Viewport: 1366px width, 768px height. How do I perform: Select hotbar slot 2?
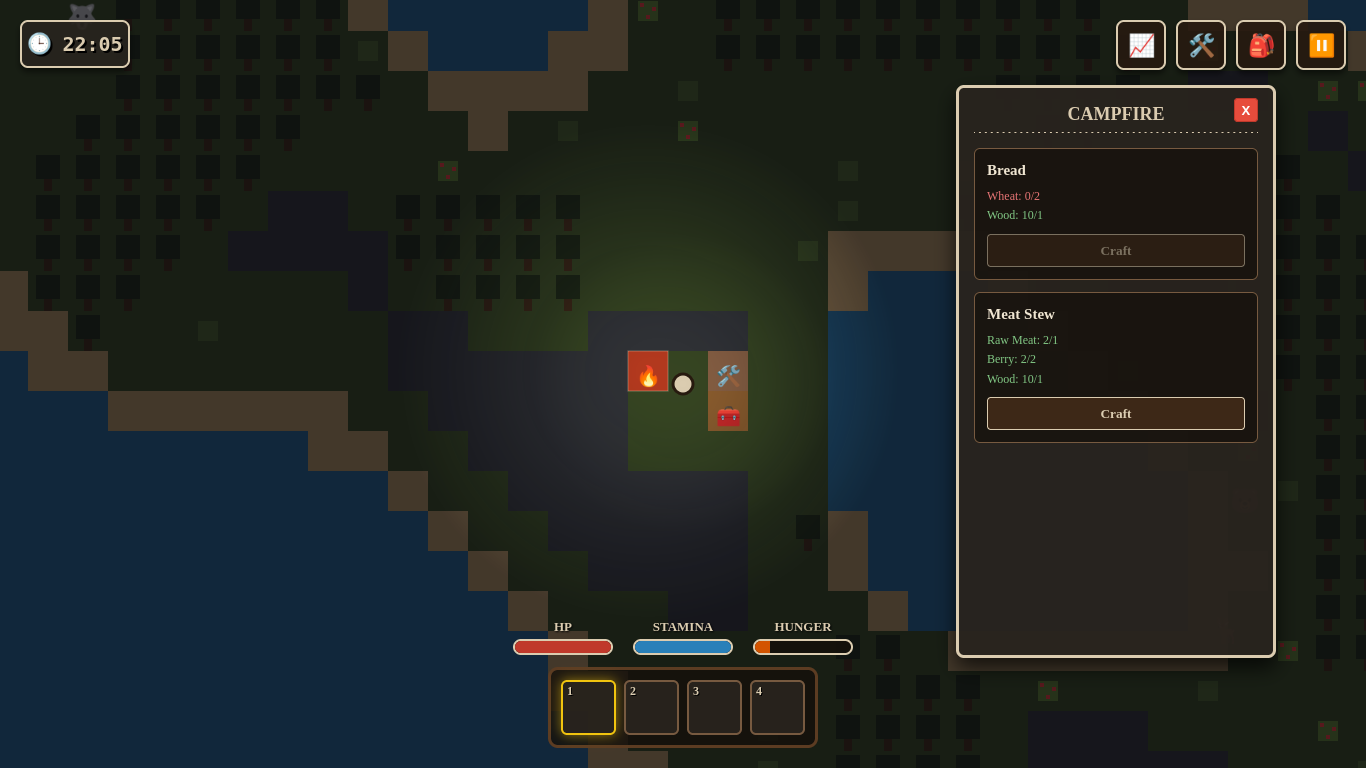pos(651,707)
